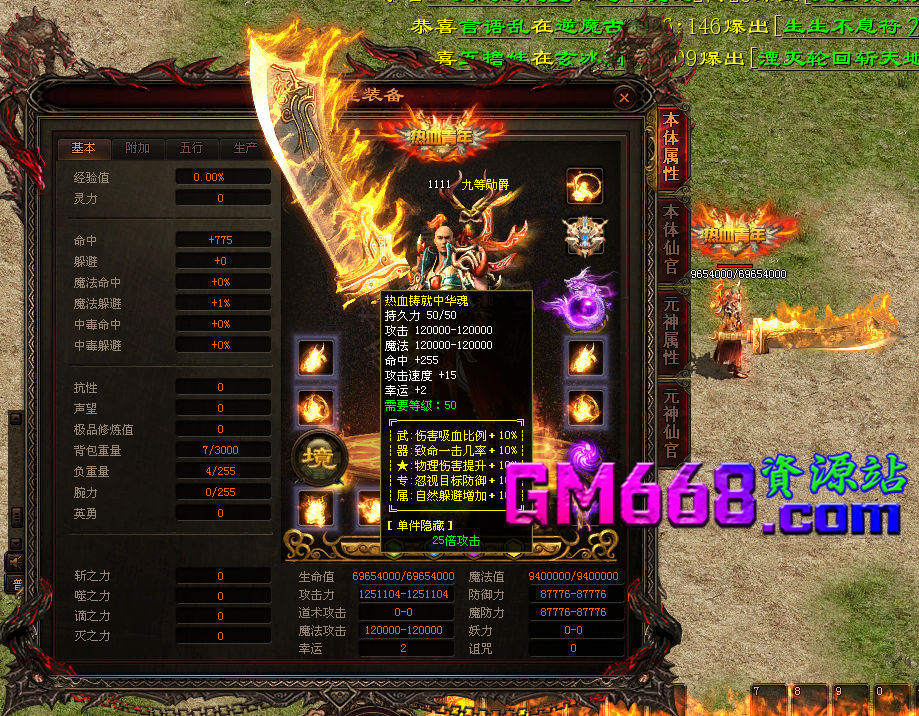Close the equipment panel with the X
Viewport: 919px width, 716px height.
coord(624,98)
